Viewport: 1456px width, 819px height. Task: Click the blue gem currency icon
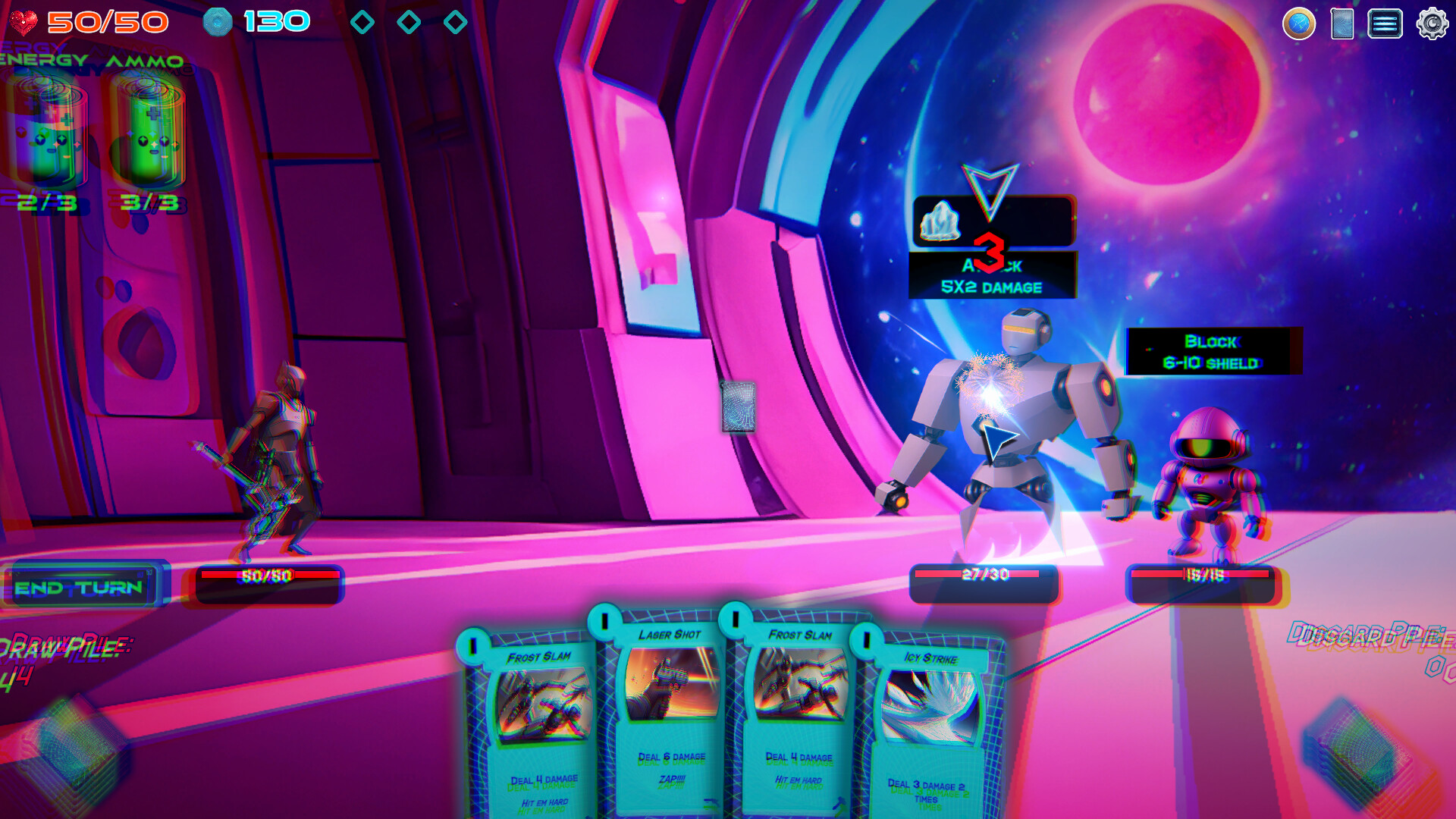click(x=218, y=20)
